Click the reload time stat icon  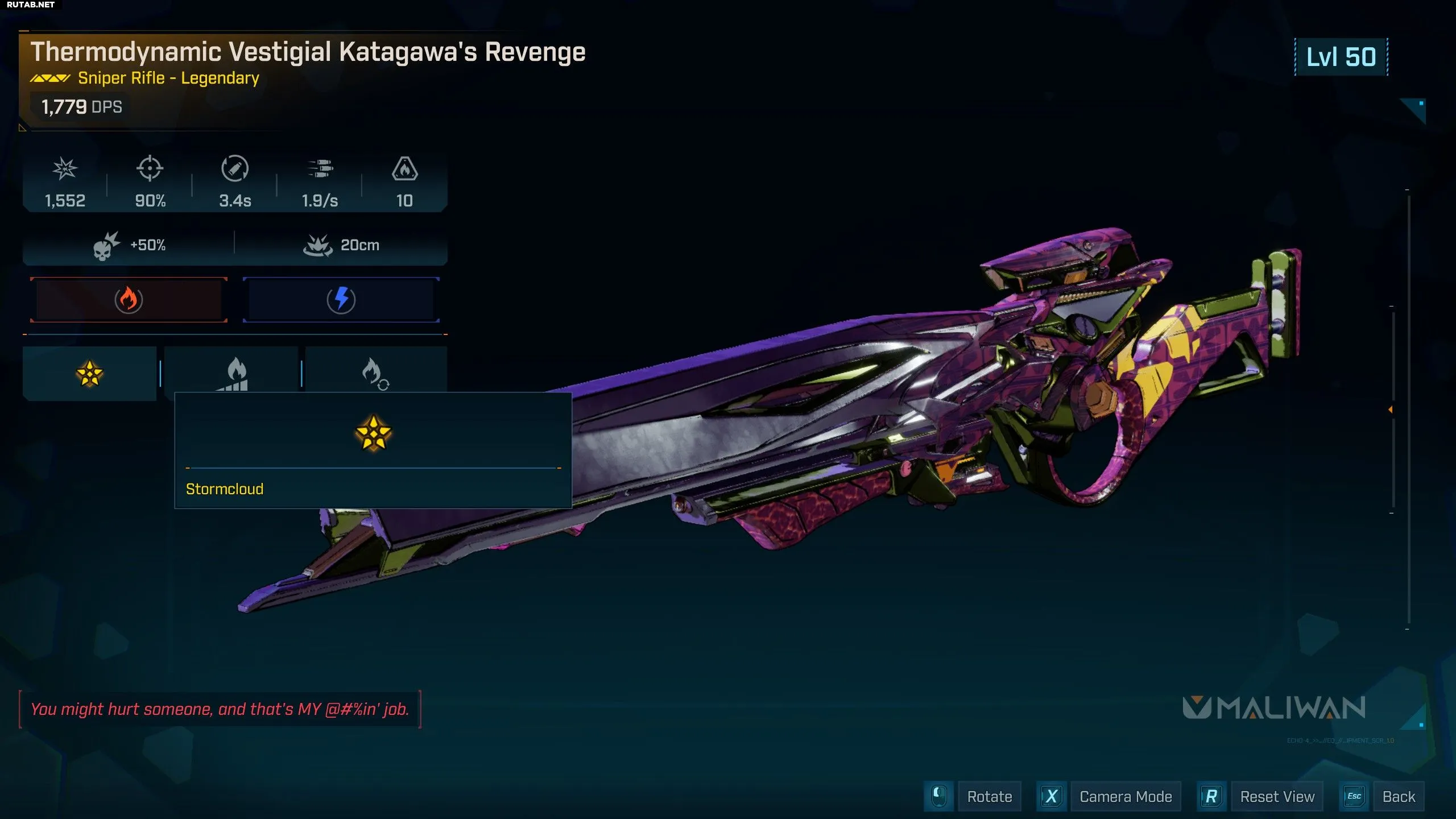[235, 169]
